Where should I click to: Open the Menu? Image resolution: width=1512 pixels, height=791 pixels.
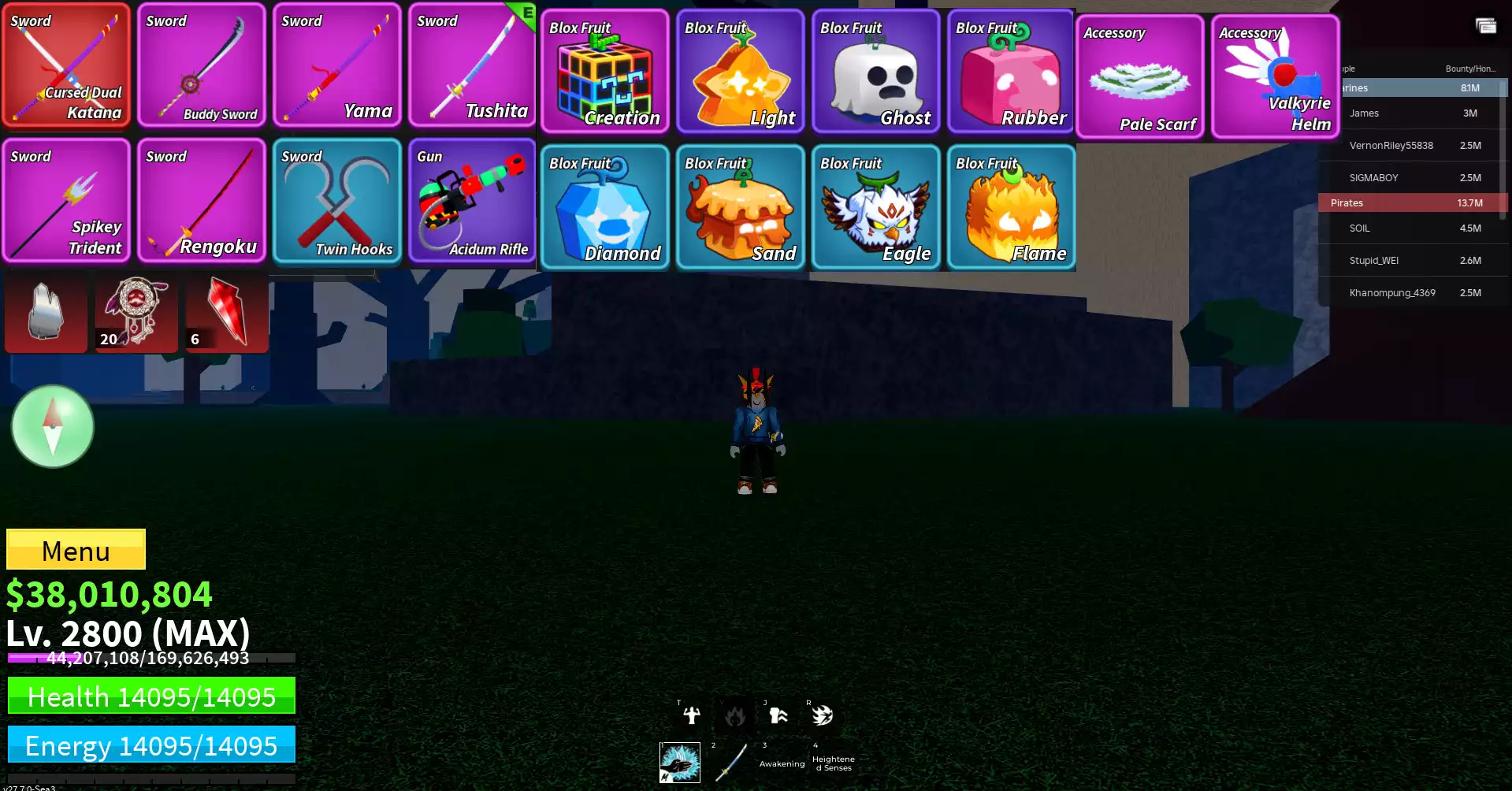pyautogui.click(x=75, y=550)
